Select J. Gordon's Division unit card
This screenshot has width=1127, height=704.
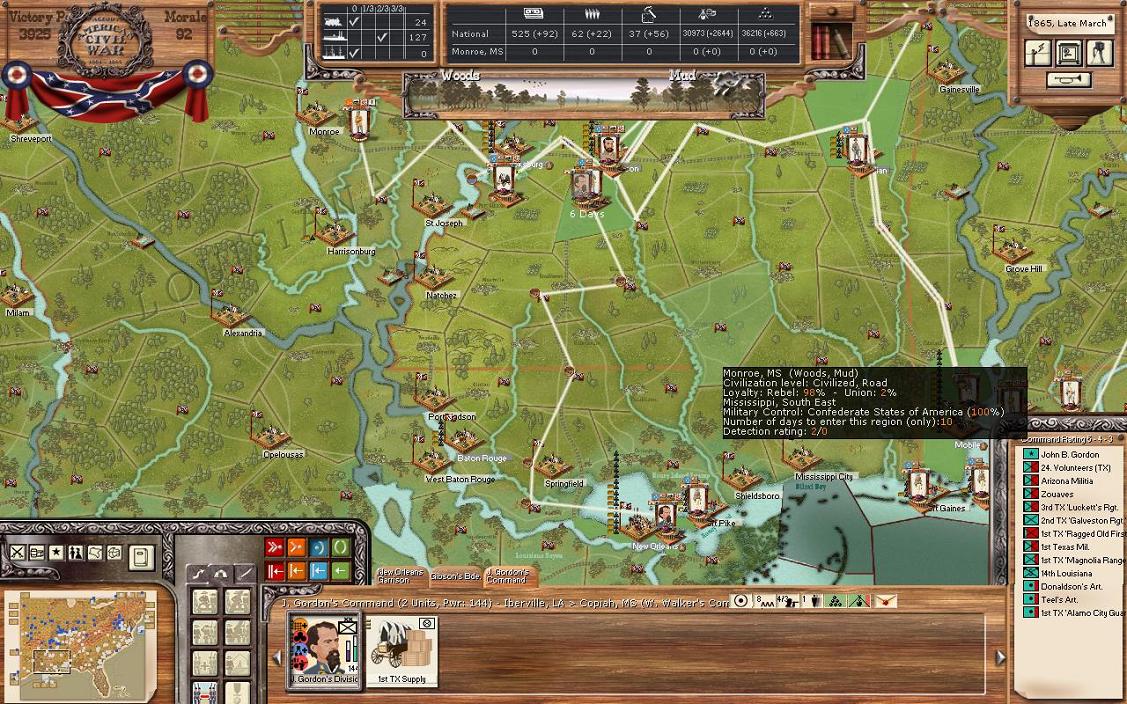(x=324, y=649)
